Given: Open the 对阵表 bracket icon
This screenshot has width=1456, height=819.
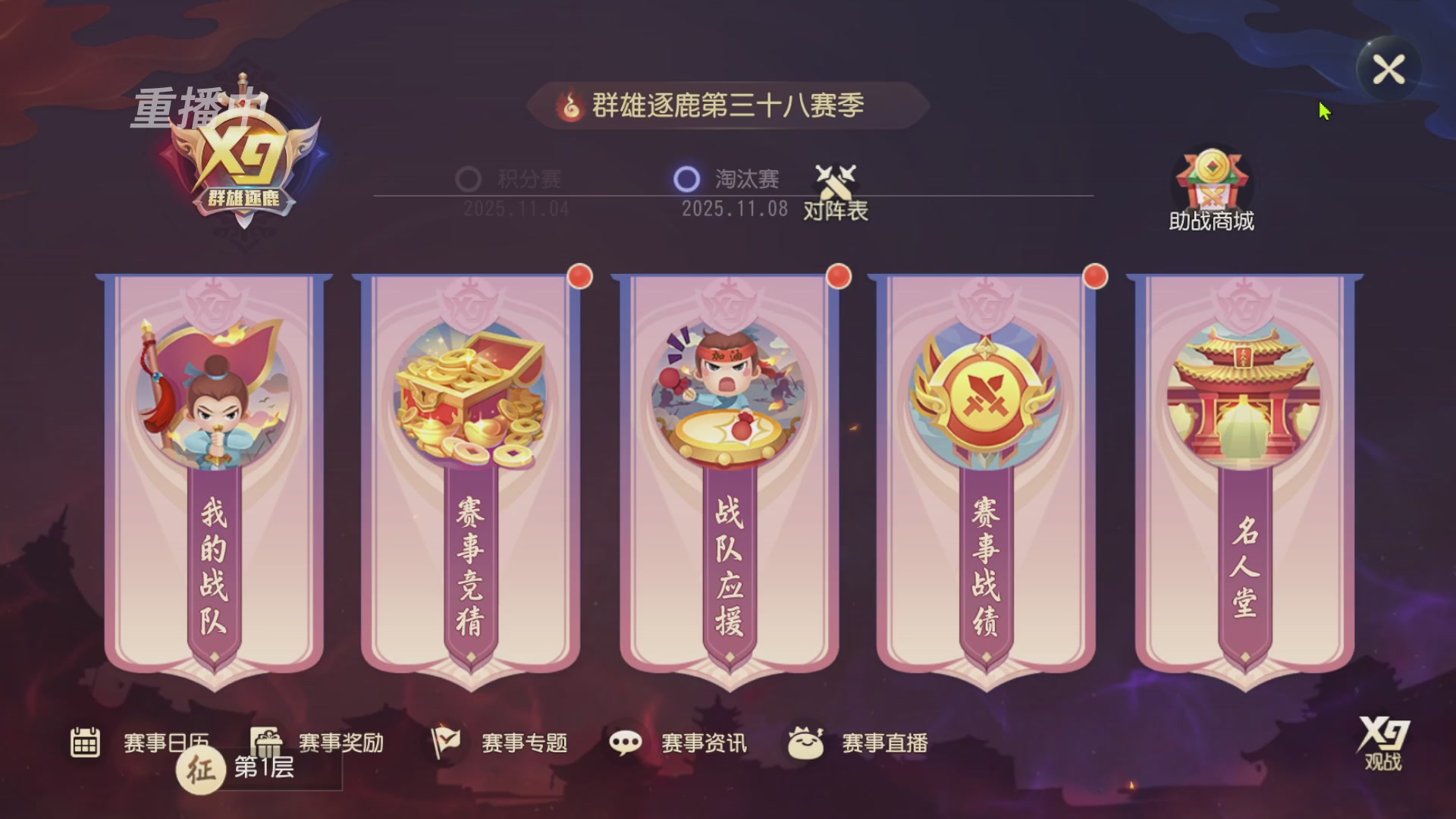Looking at the screenshot, I should 834,190.
